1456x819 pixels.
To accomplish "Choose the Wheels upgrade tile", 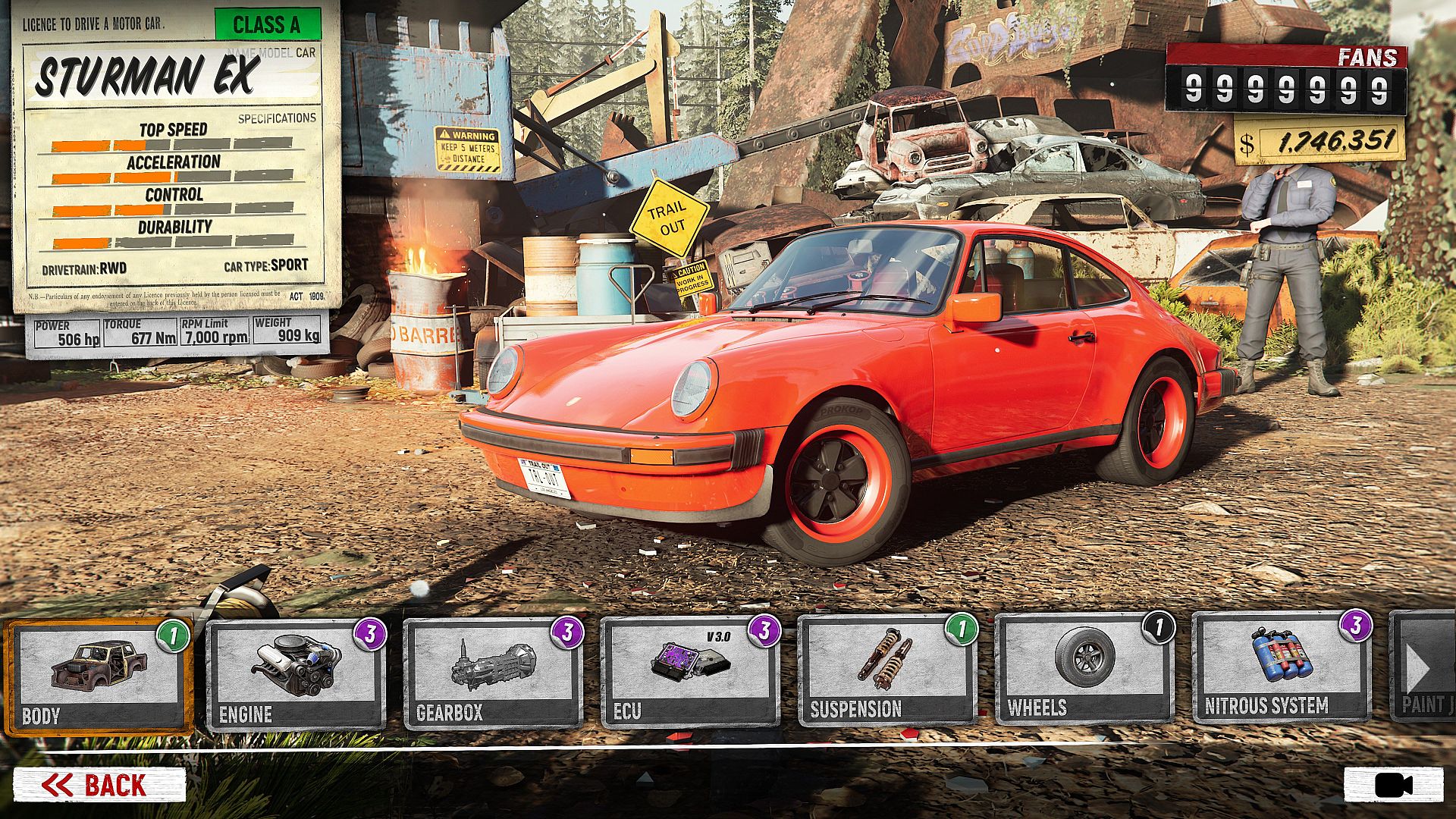I will point(1084,669).
